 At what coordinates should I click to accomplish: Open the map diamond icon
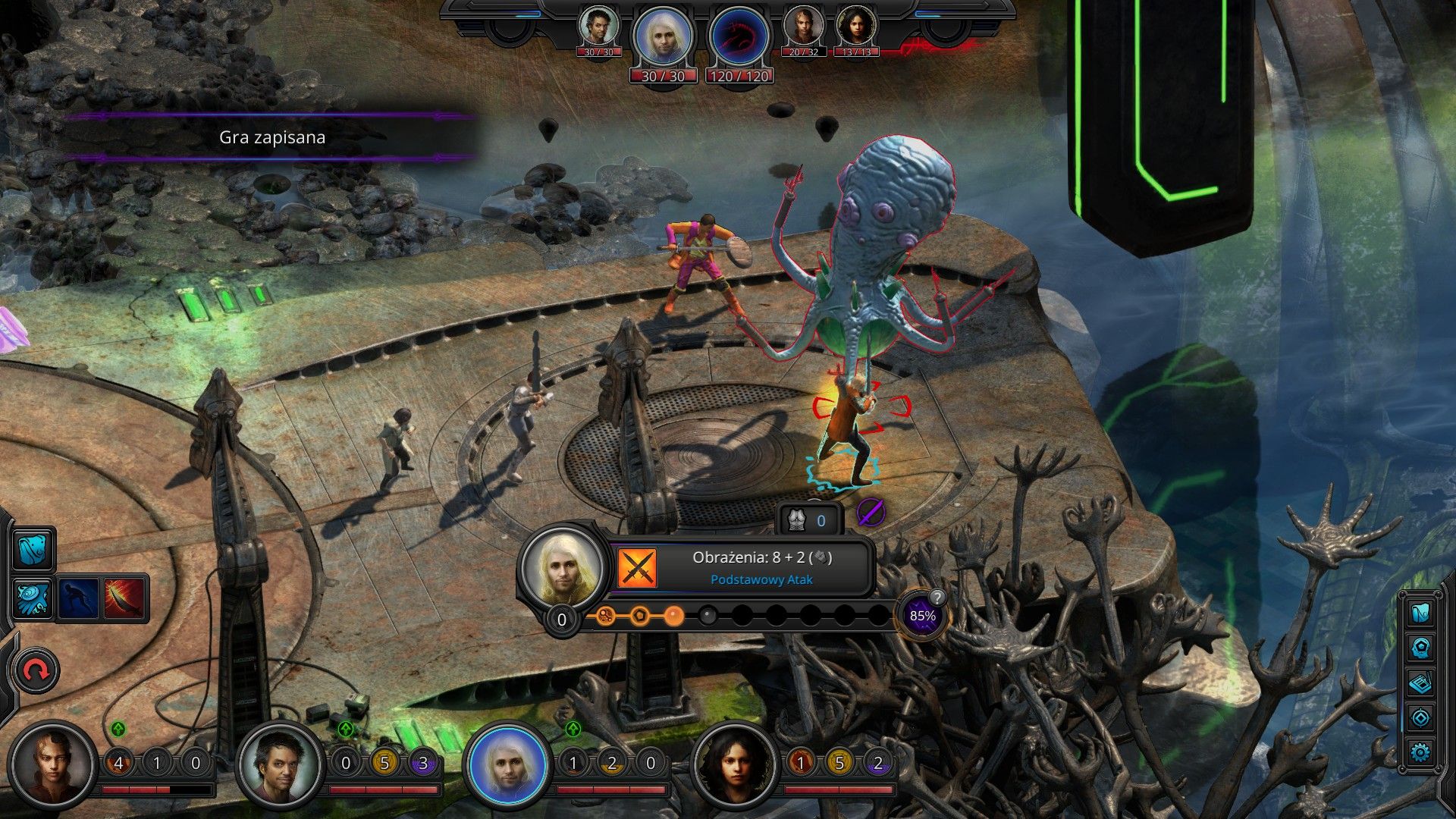click(1420, 717)
